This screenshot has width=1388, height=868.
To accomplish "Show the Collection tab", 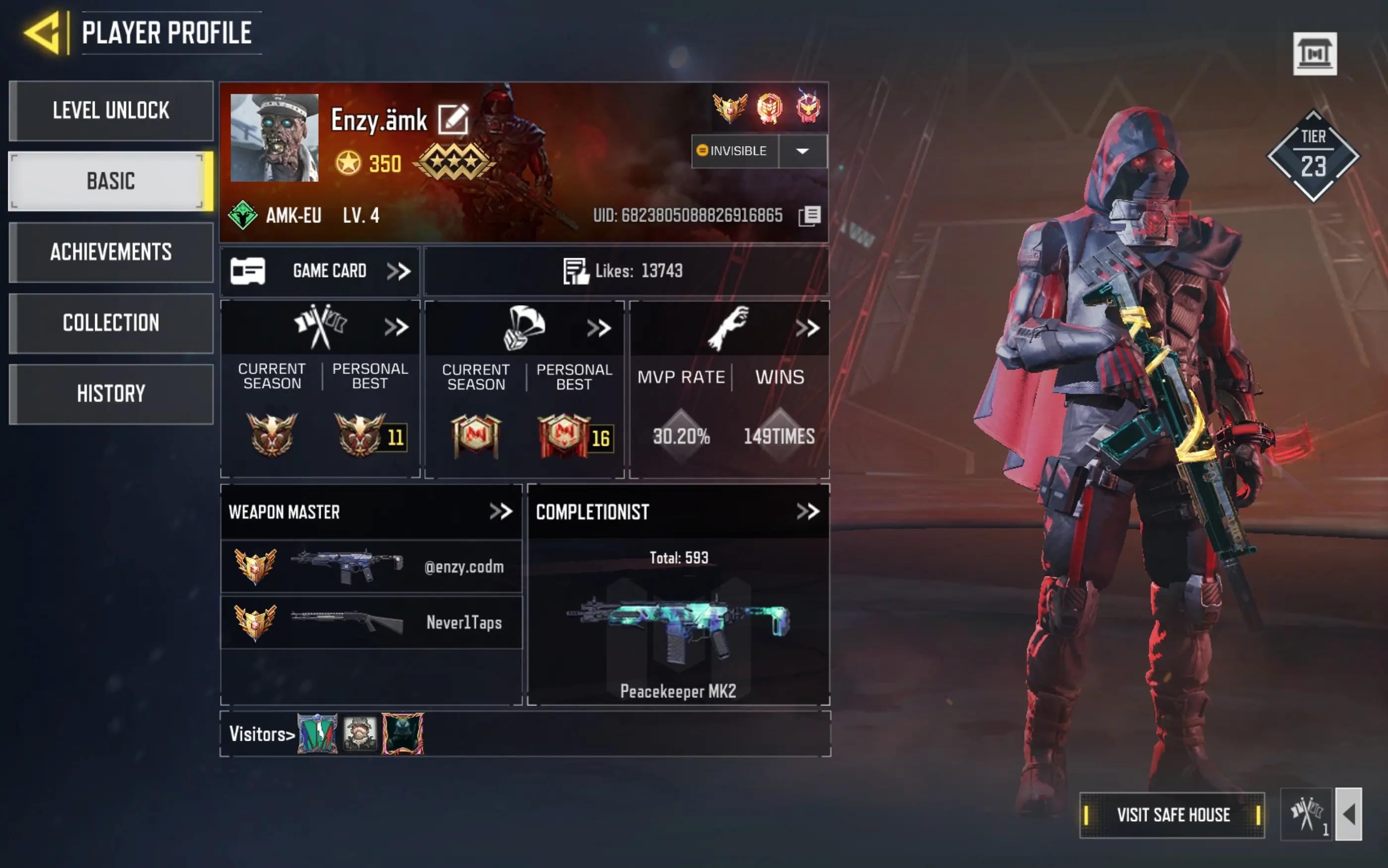I will point(111,323).
